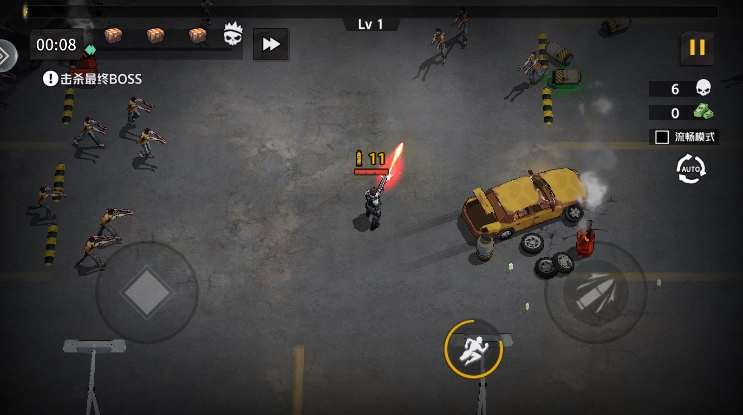This screenshot has height=415, width=743.
Task: Toggle the 流畅模式 checkbox
Action: [661, 137]
